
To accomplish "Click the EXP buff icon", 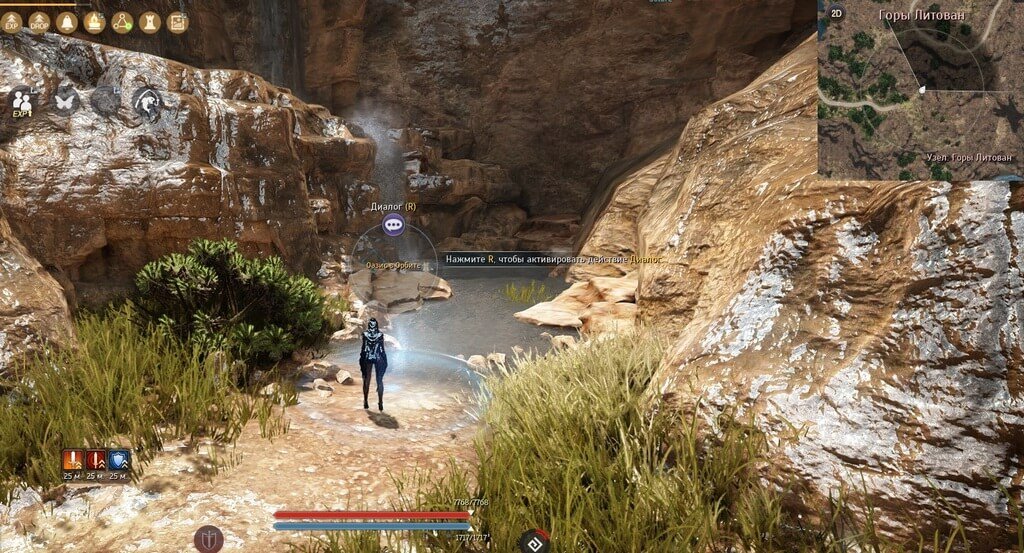I will [12, 22].
